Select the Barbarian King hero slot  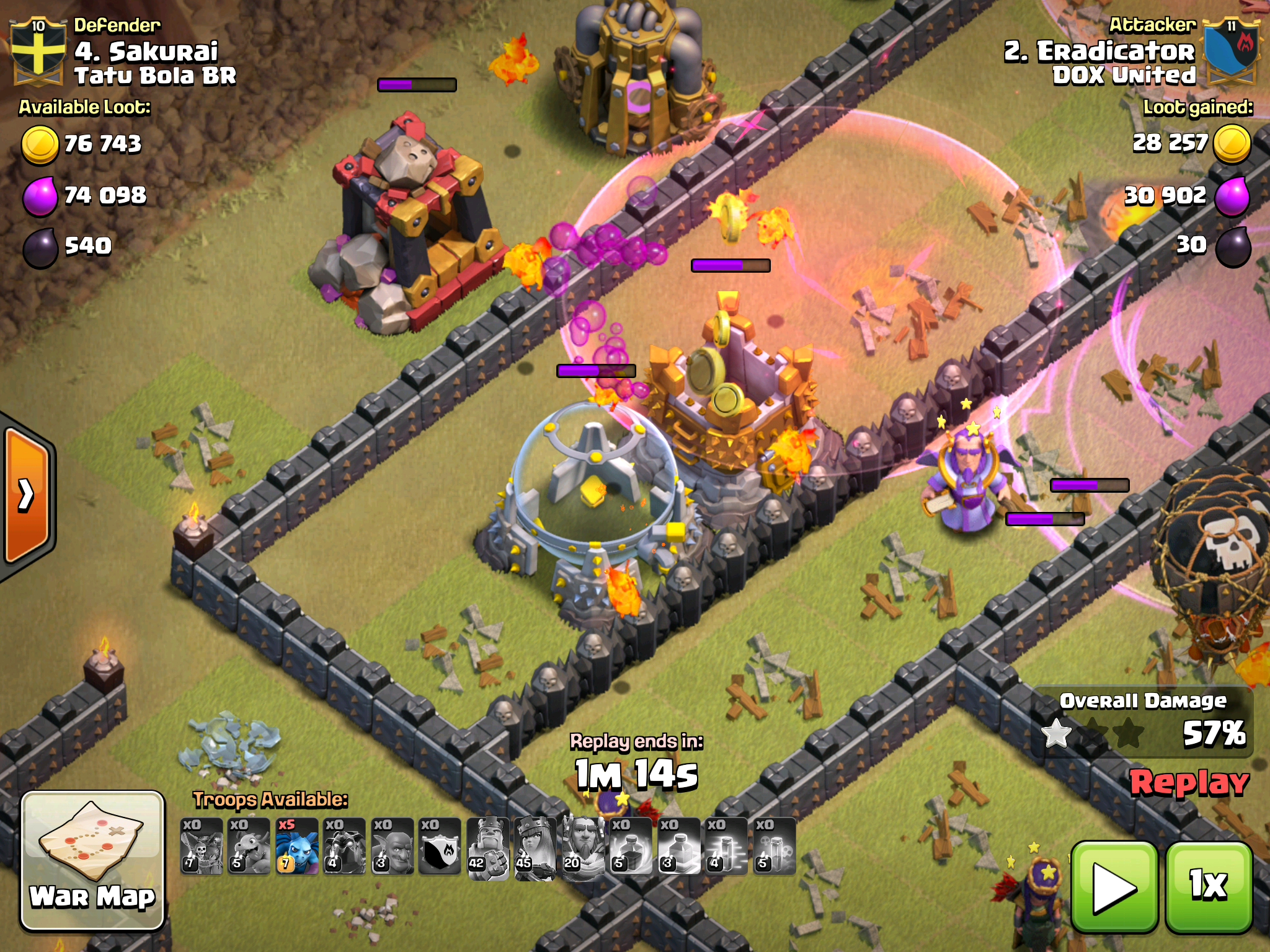(488, 846)
